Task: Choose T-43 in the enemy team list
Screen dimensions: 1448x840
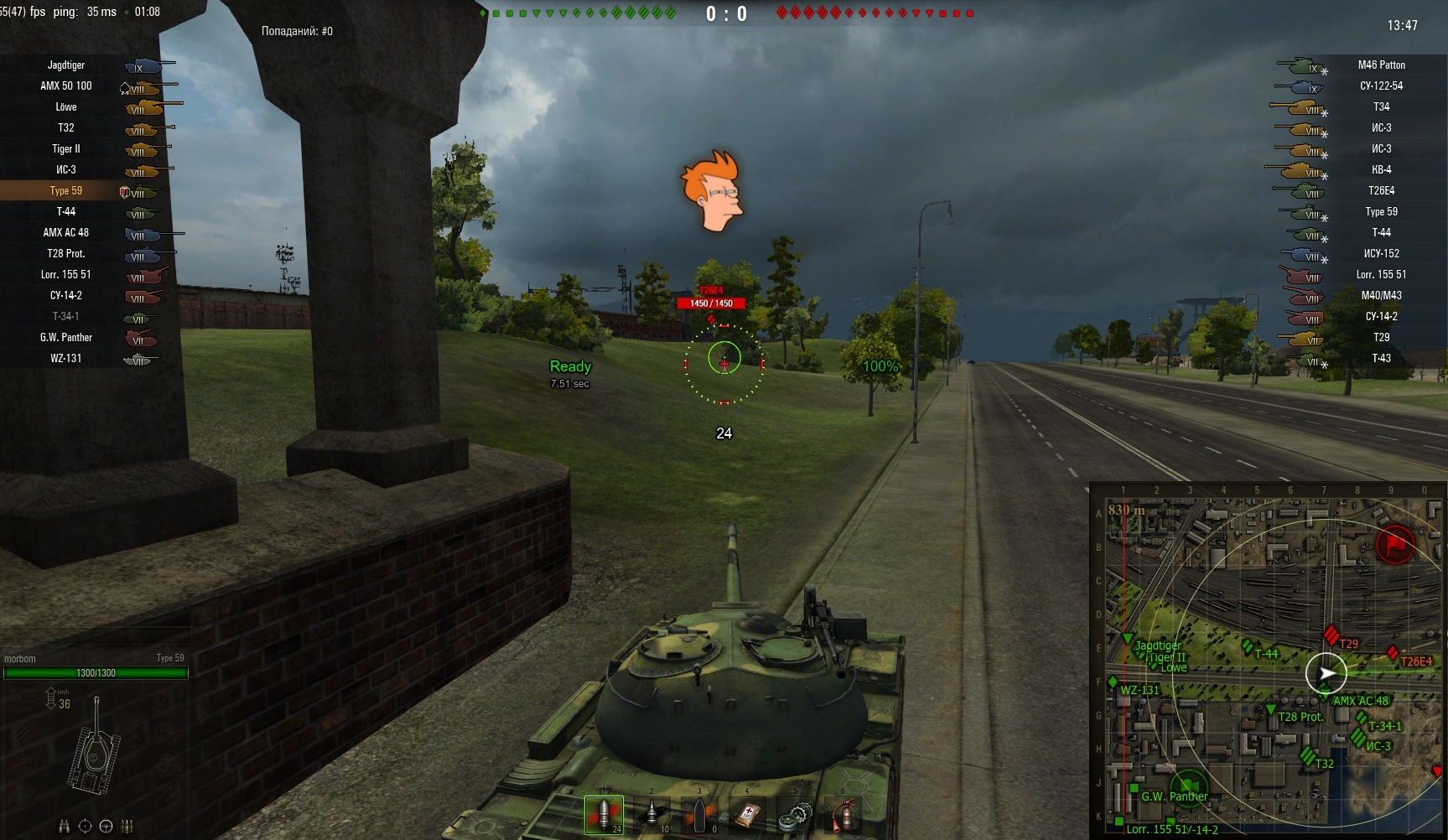Action: click(x=1381, y=359)
